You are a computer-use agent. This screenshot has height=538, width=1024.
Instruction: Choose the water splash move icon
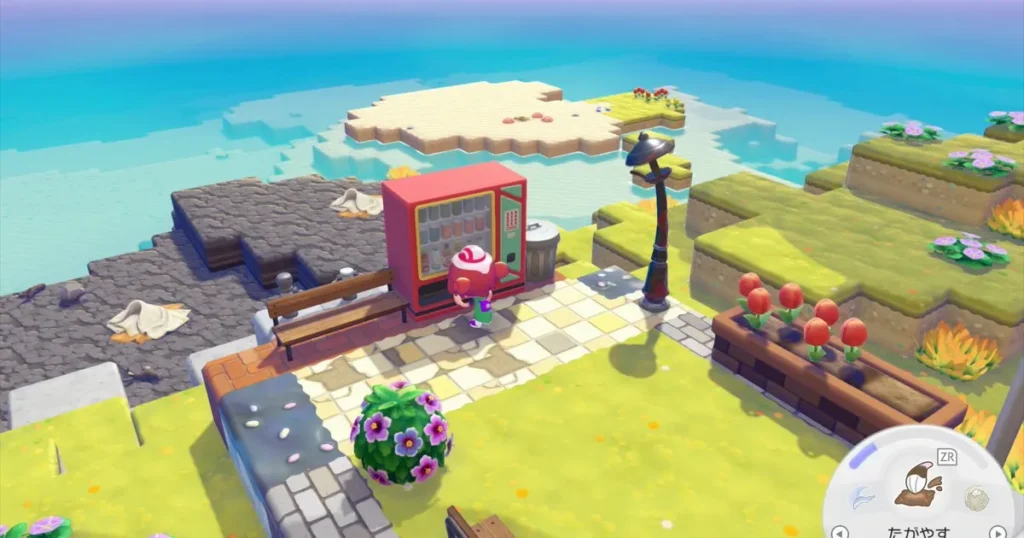[861, 497]
